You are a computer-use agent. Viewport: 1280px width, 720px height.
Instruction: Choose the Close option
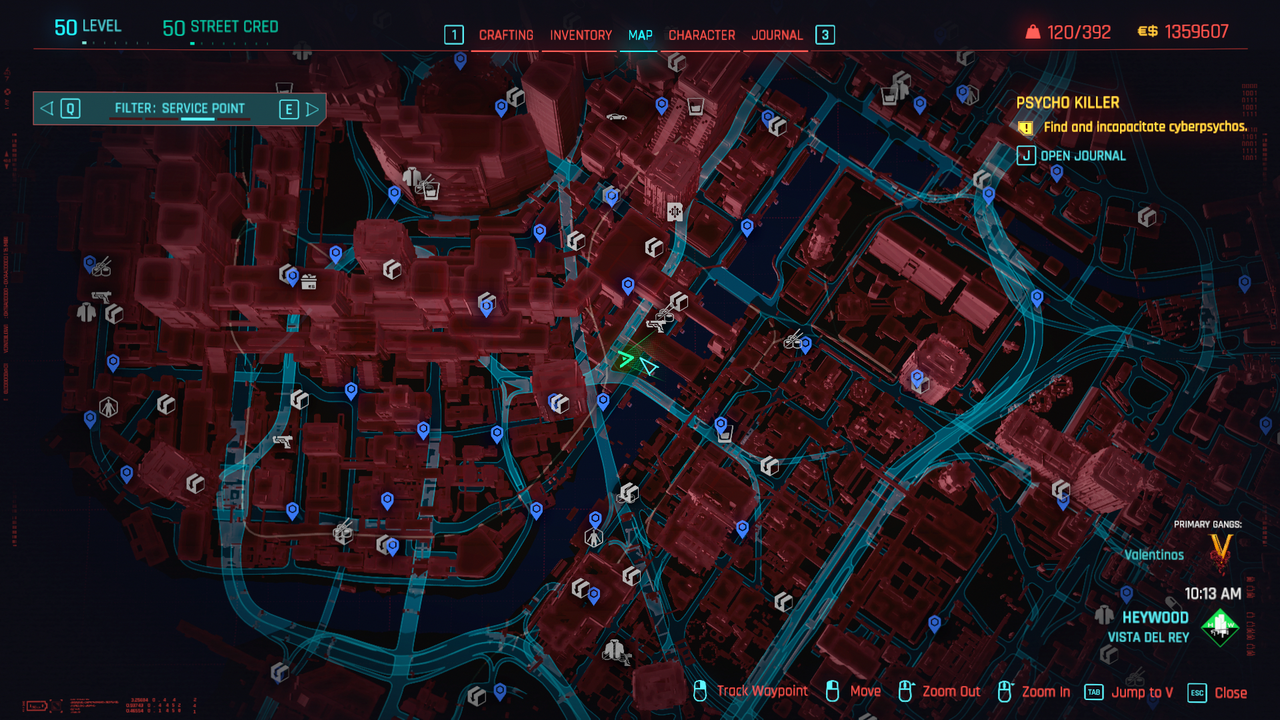[x=1218, y=692]
